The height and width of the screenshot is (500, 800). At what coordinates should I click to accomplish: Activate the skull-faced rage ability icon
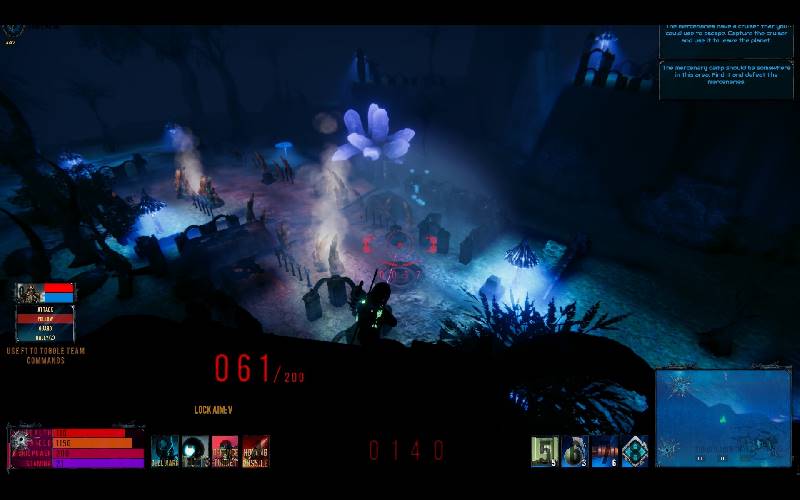[x=165, y=451]
